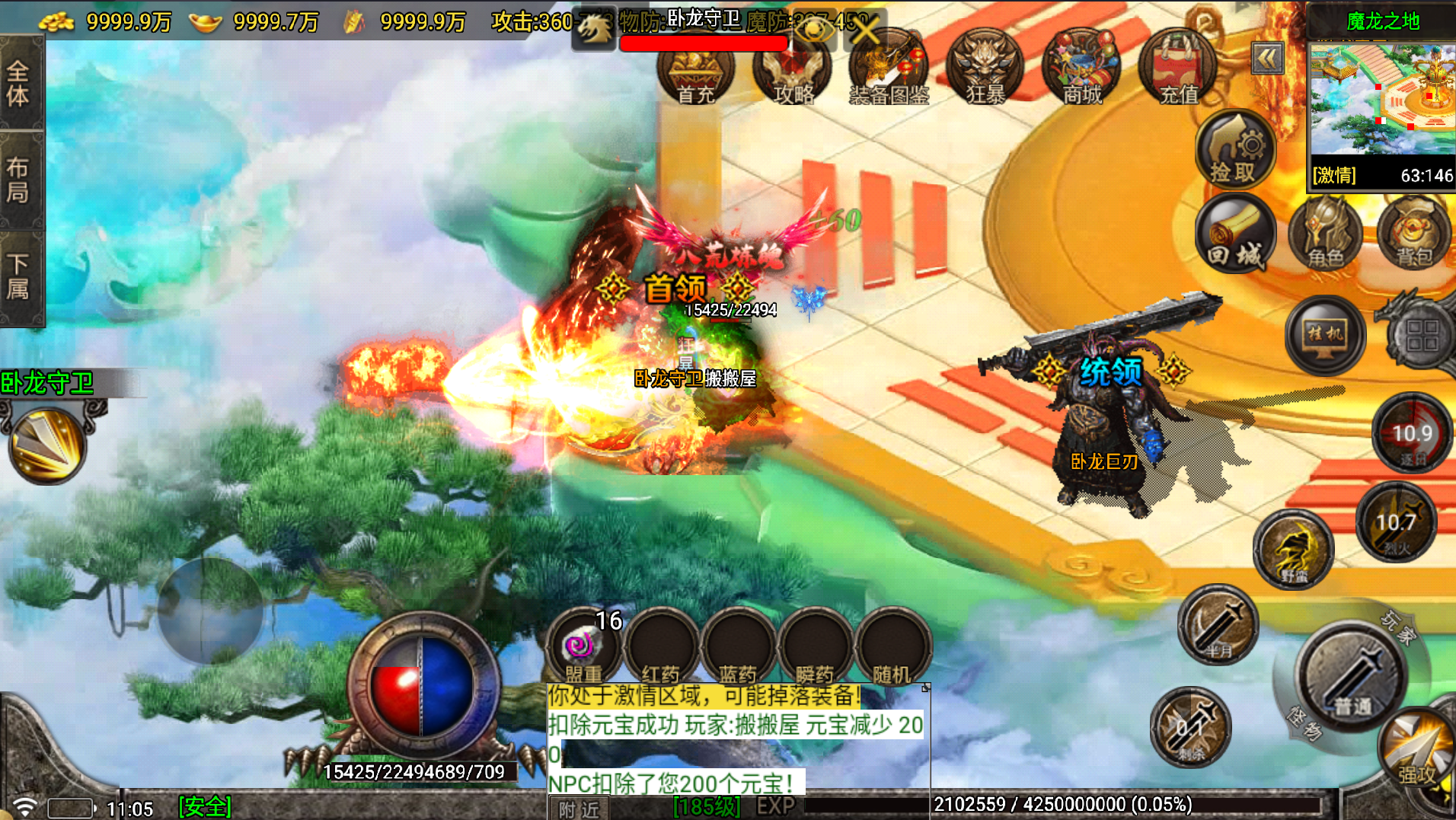Image resolution: width=1456 pixels, height=820 pixels.
Task: Use the 回城 return-to-town scroll
Action: click(x=1234, y=235)
